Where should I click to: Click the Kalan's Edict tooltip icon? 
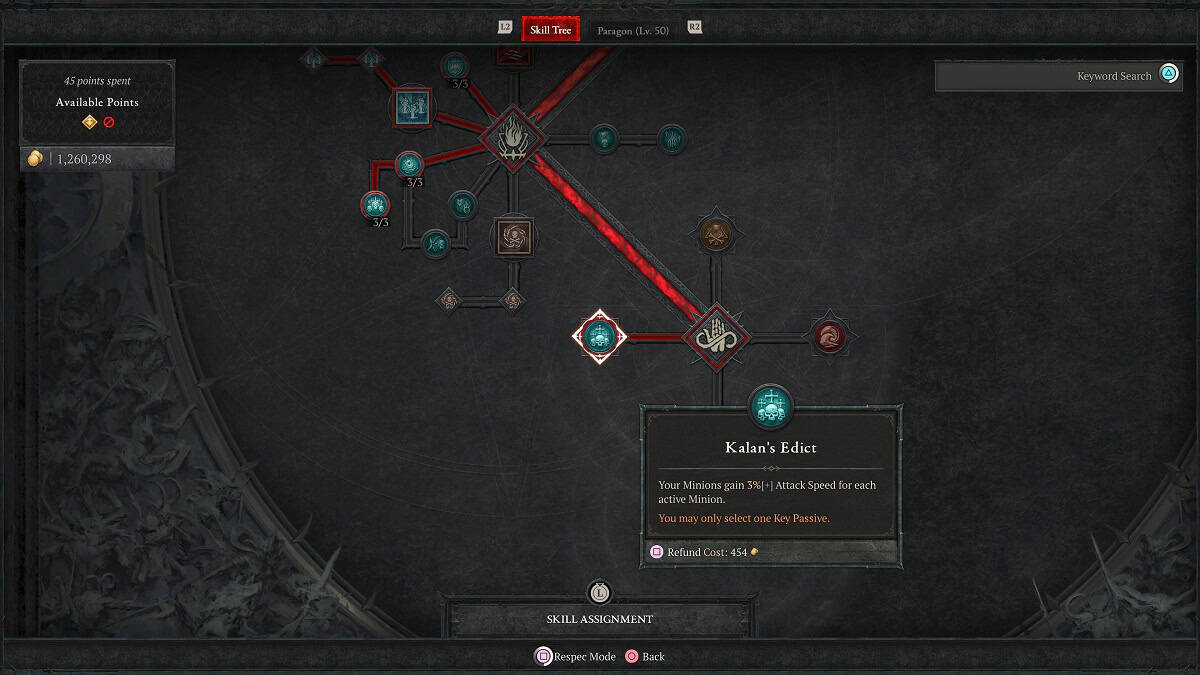[770, 407]
